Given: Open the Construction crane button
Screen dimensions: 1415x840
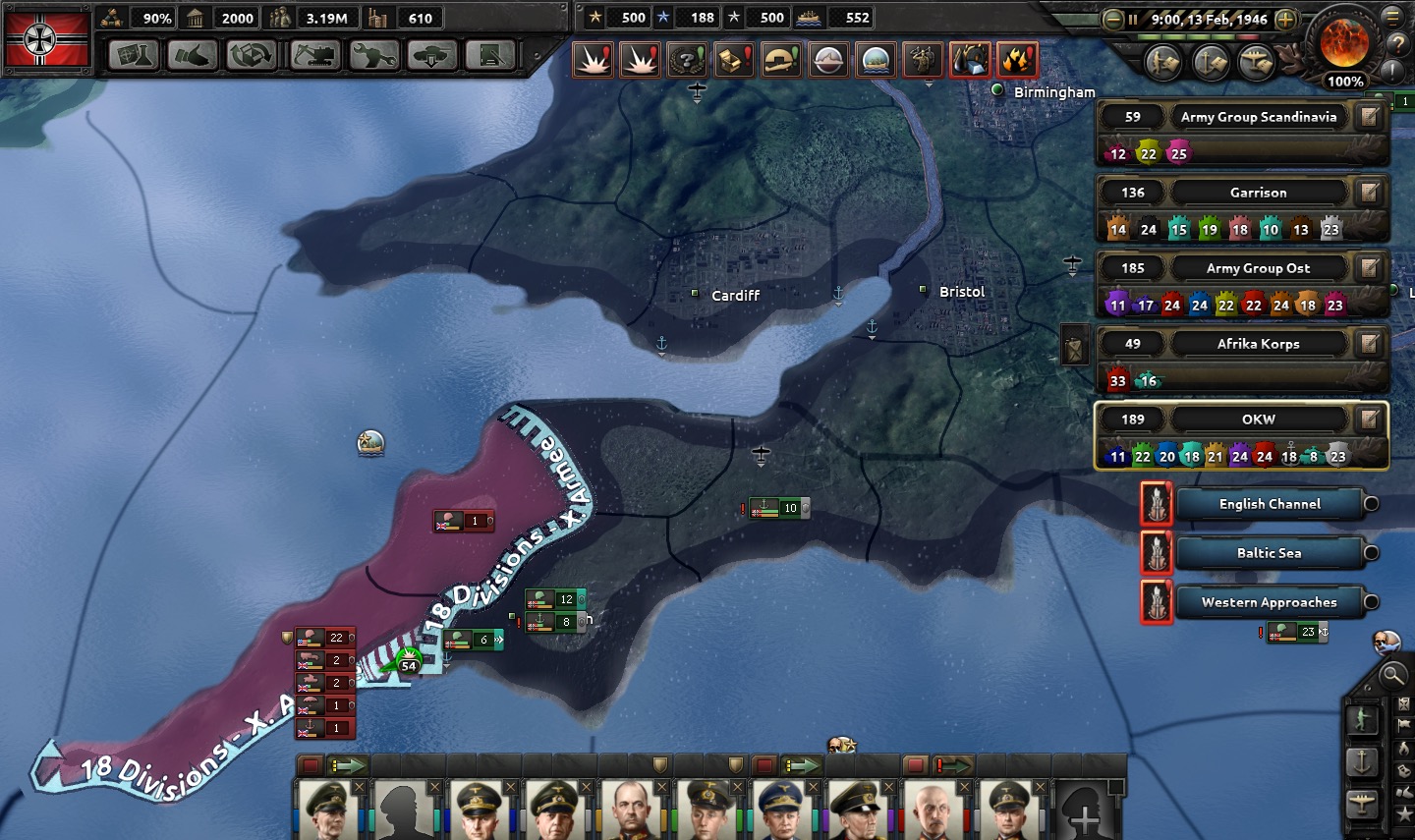Looking at the screenshot, I should point(314,55).
